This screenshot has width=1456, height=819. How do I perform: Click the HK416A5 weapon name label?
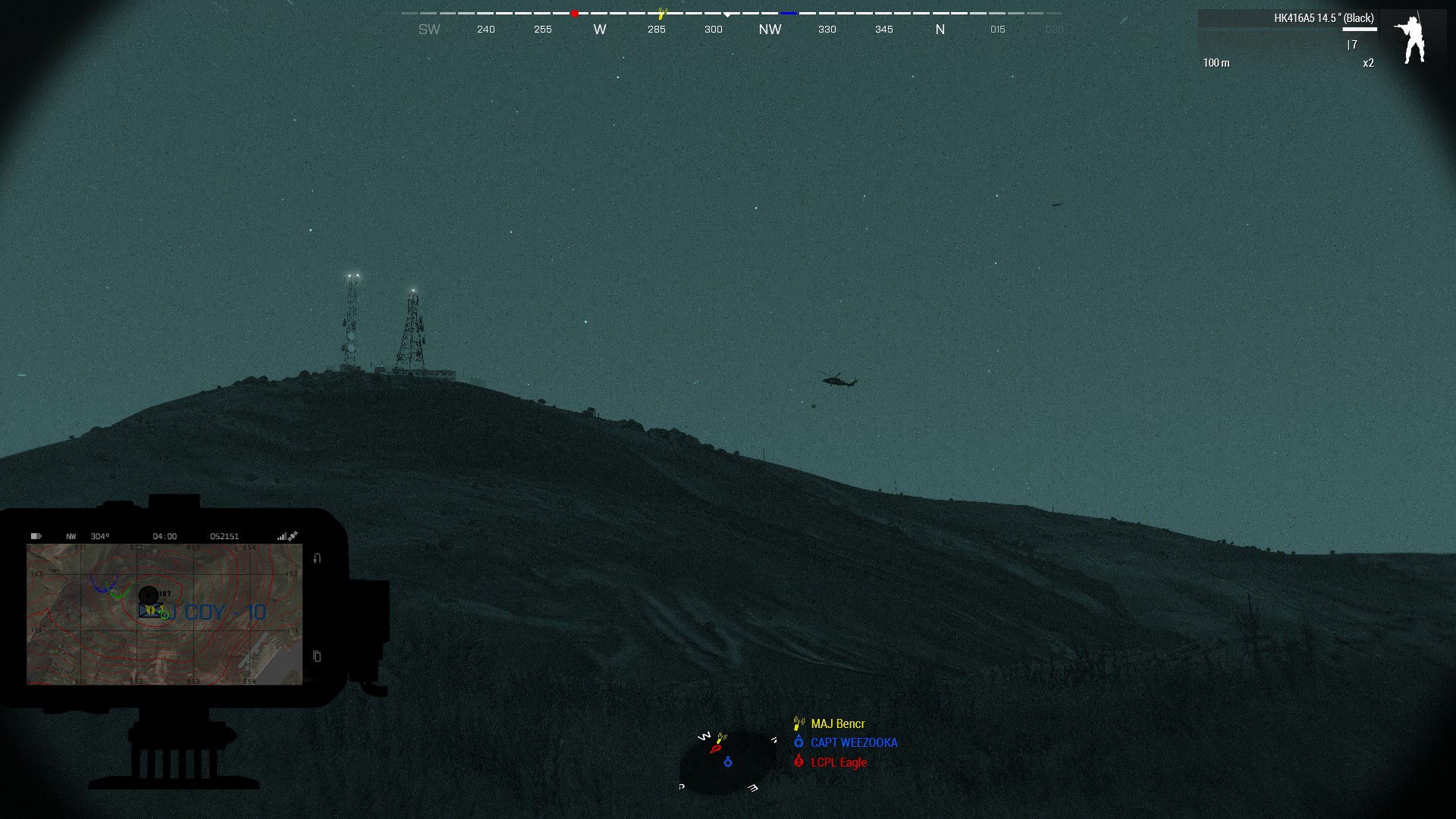(x=1323, y=16)
